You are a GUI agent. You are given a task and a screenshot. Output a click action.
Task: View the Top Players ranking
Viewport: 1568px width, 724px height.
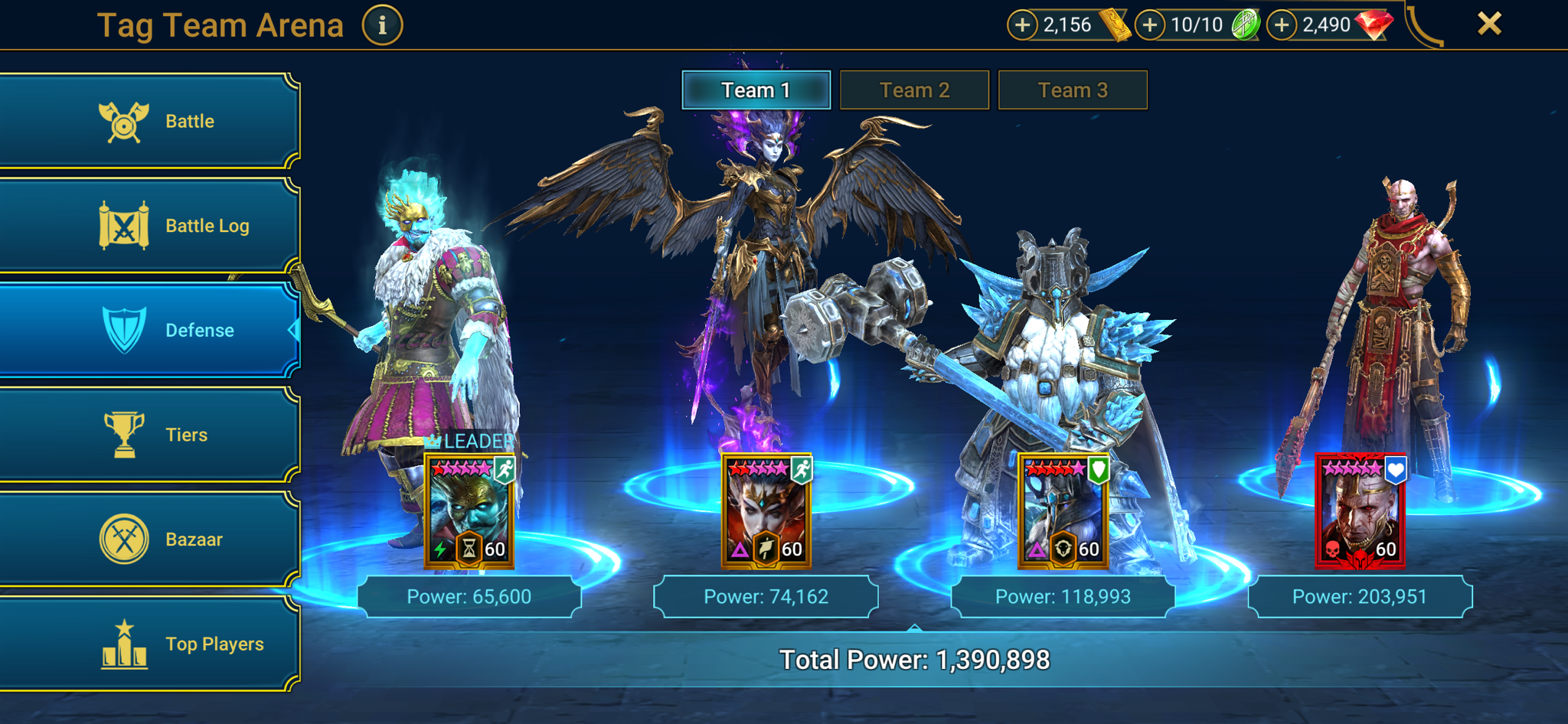[x=149, y=644]
